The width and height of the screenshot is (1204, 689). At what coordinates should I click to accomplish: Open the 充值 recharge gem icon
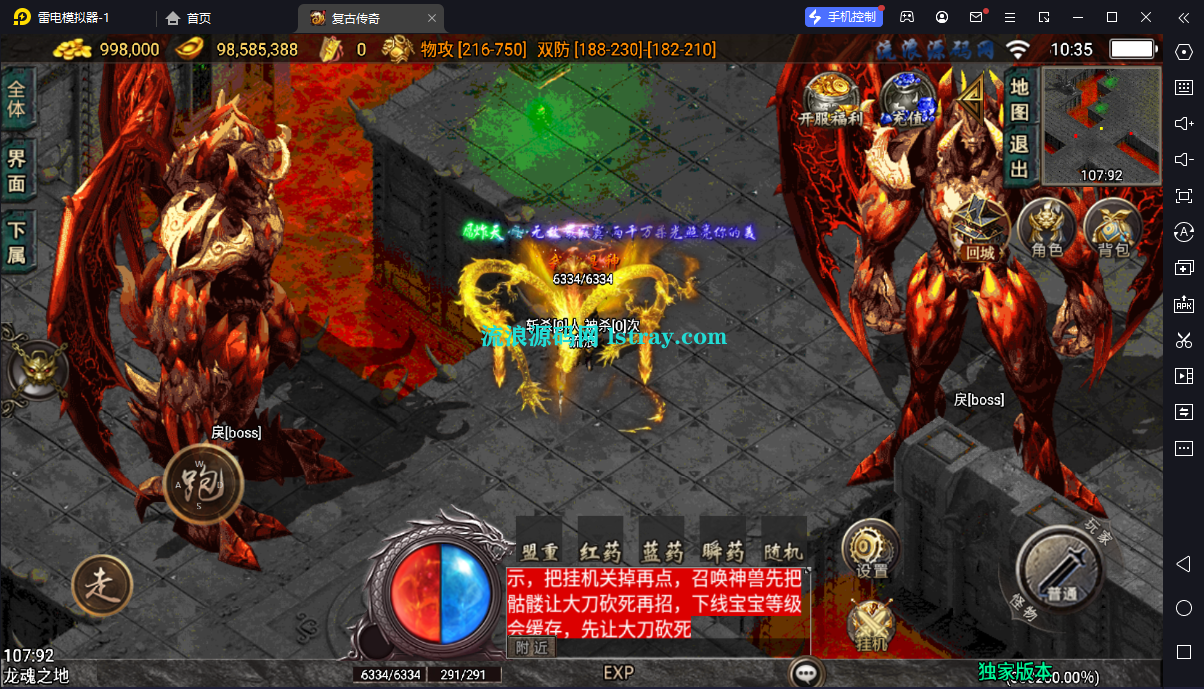tap(907, 98)
